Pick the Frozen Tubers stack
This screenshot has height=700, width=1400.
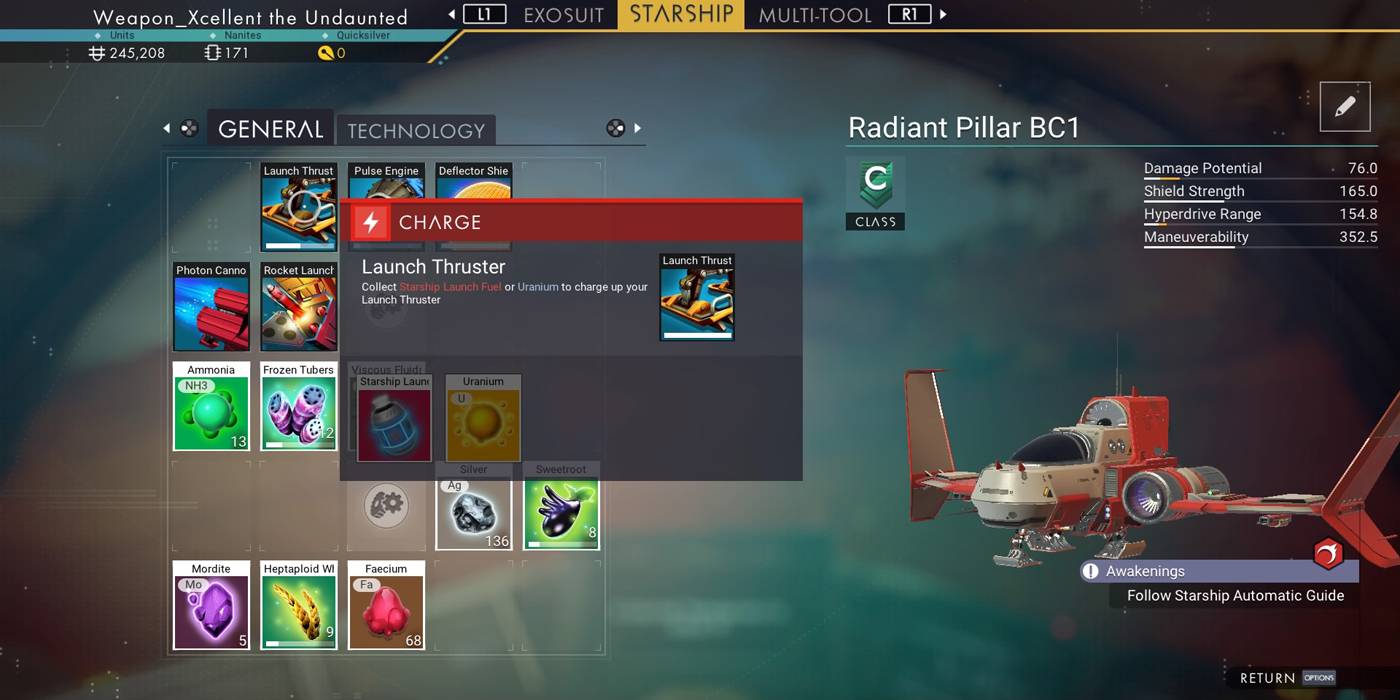tap(298, 406)
